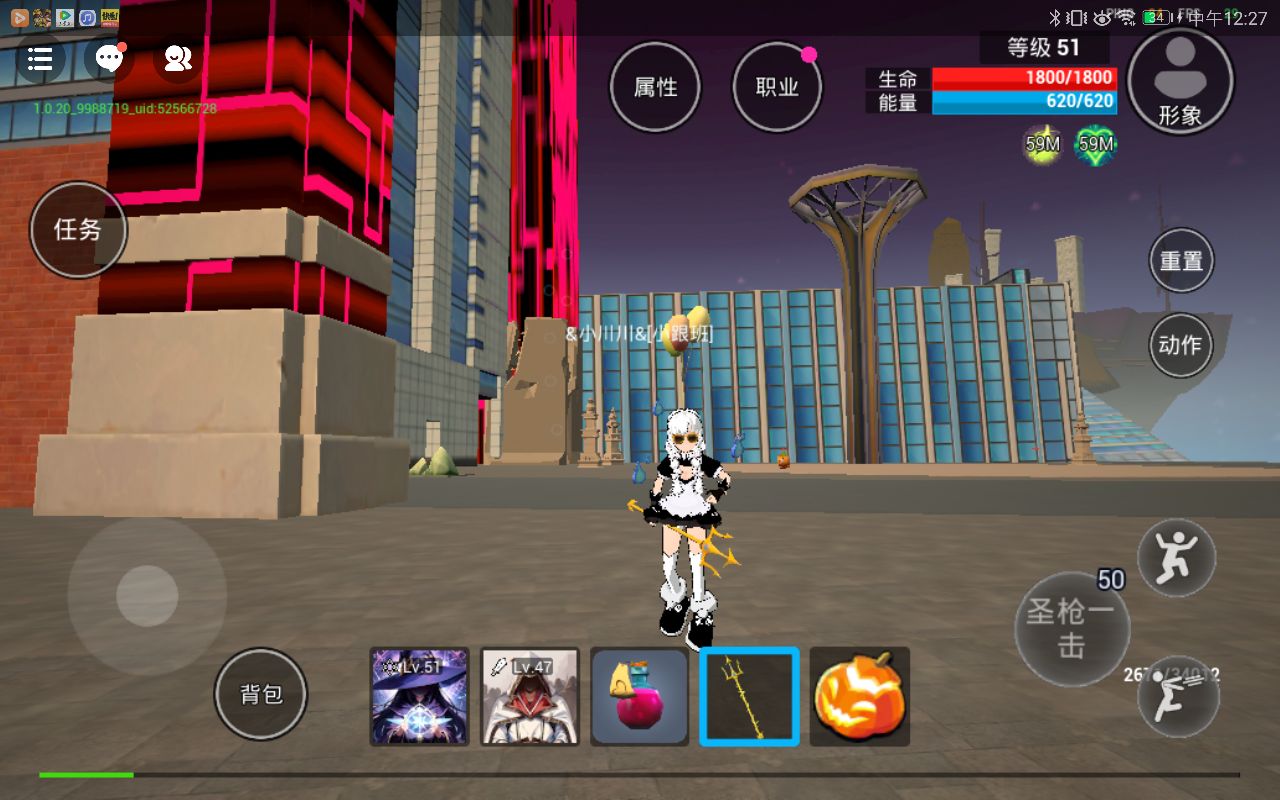The image size is (1280, 800).
Task: Open the hamburger list menu
Action: click(x=40, y=59)
